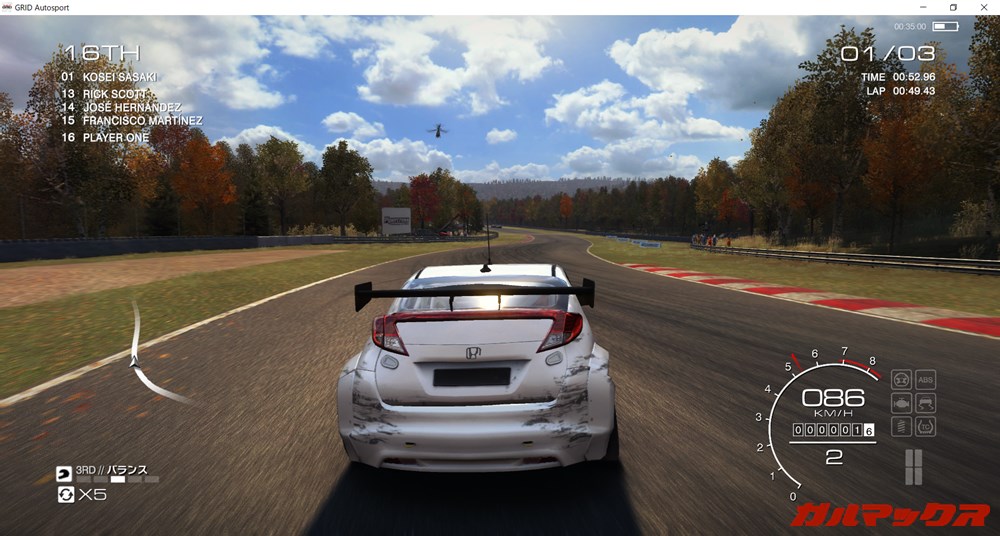Activate the flashback rewind icon
1000x536 pixels.
[x=66, y=494]
